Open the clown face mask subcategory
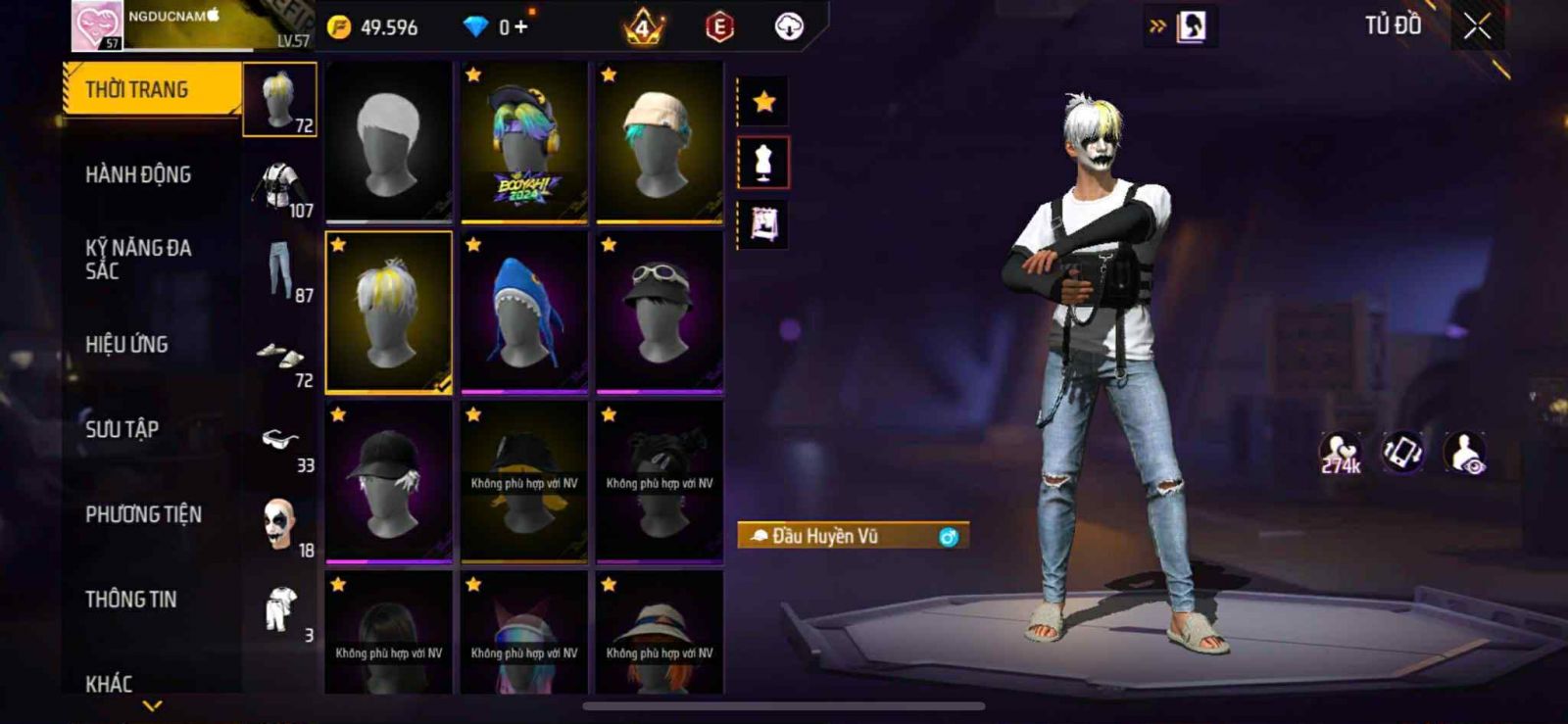This screenshot has height=724, width=1568. pos(280,524)
